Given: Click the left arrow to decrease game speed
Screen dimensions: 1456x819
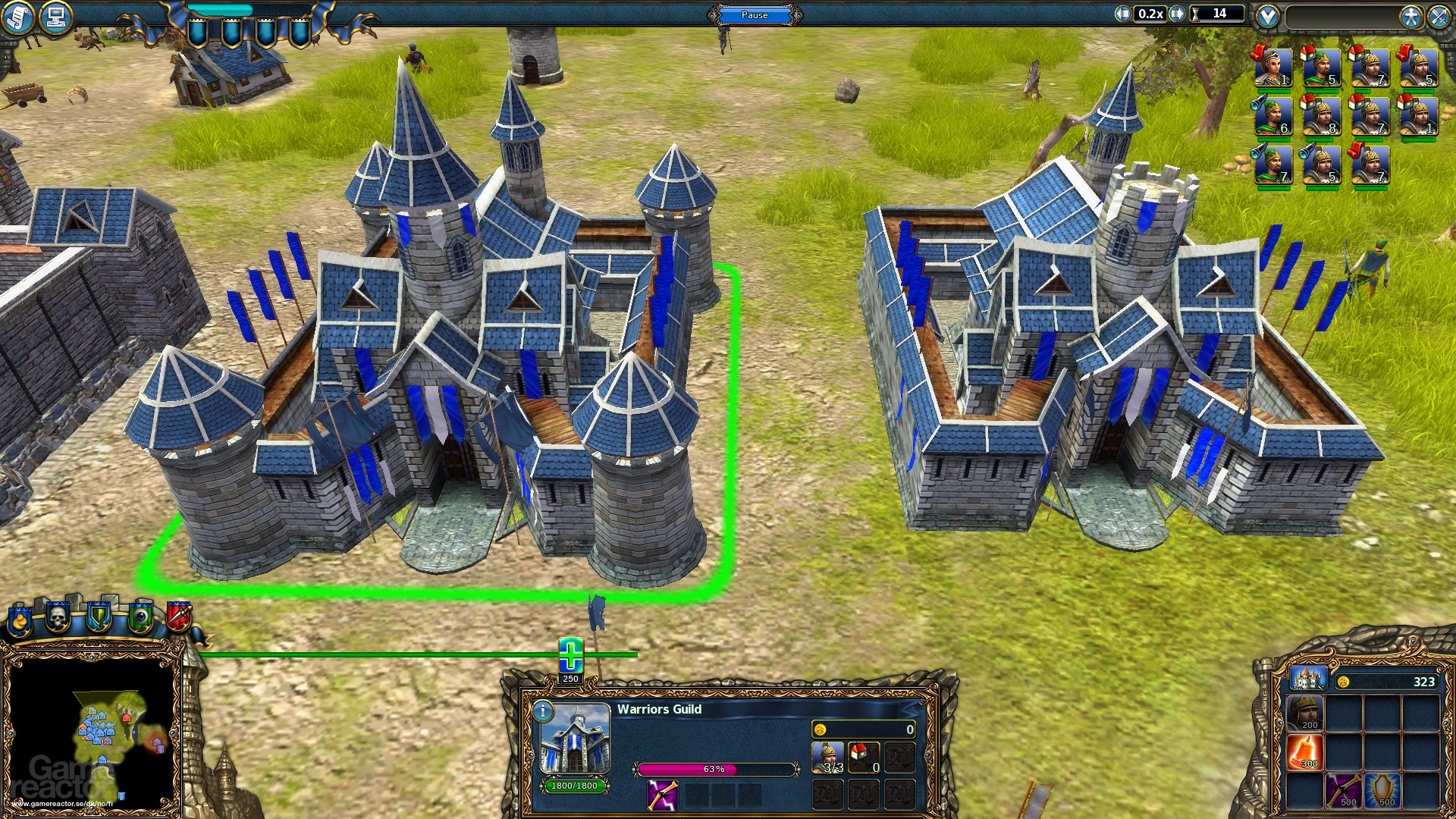Looking at the screenshot, I should click(x=1122, y=13).
